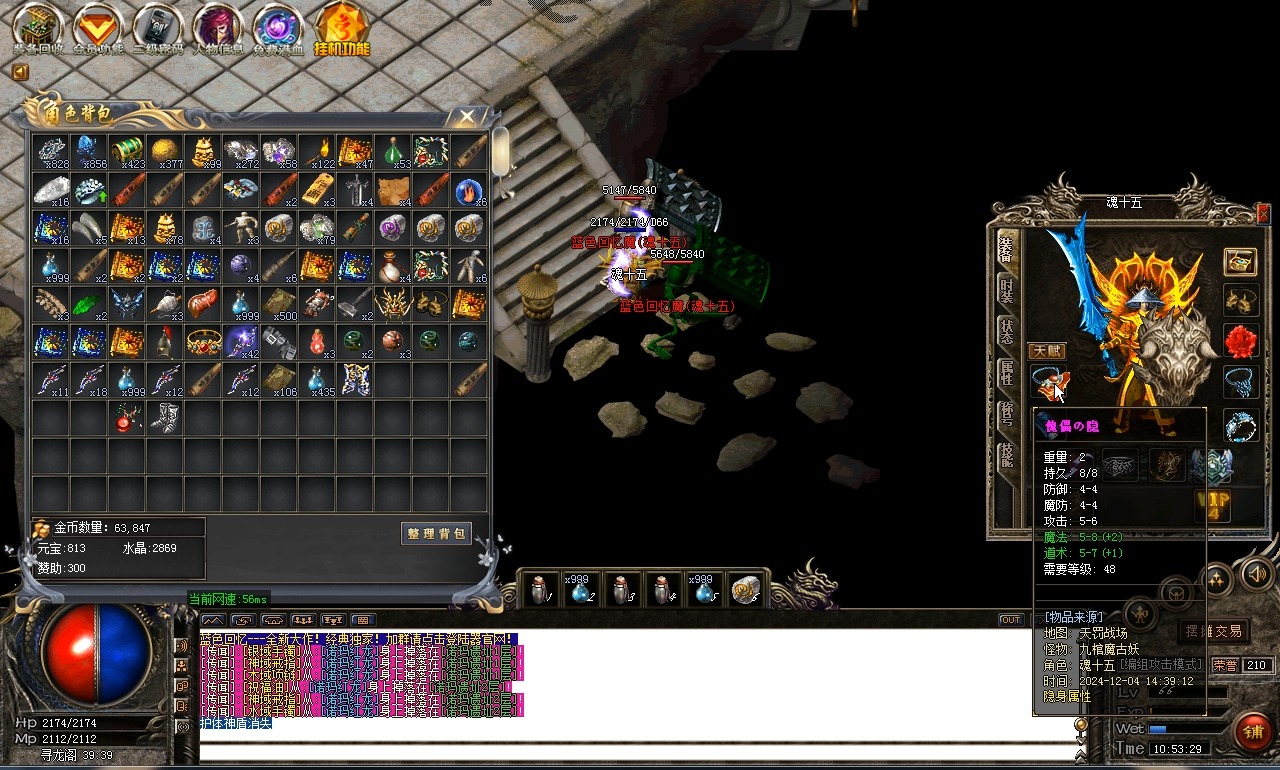Screen dimensions: 1280x770
Task: Switch to the 状态 status tab
Action: (1007, 332)
